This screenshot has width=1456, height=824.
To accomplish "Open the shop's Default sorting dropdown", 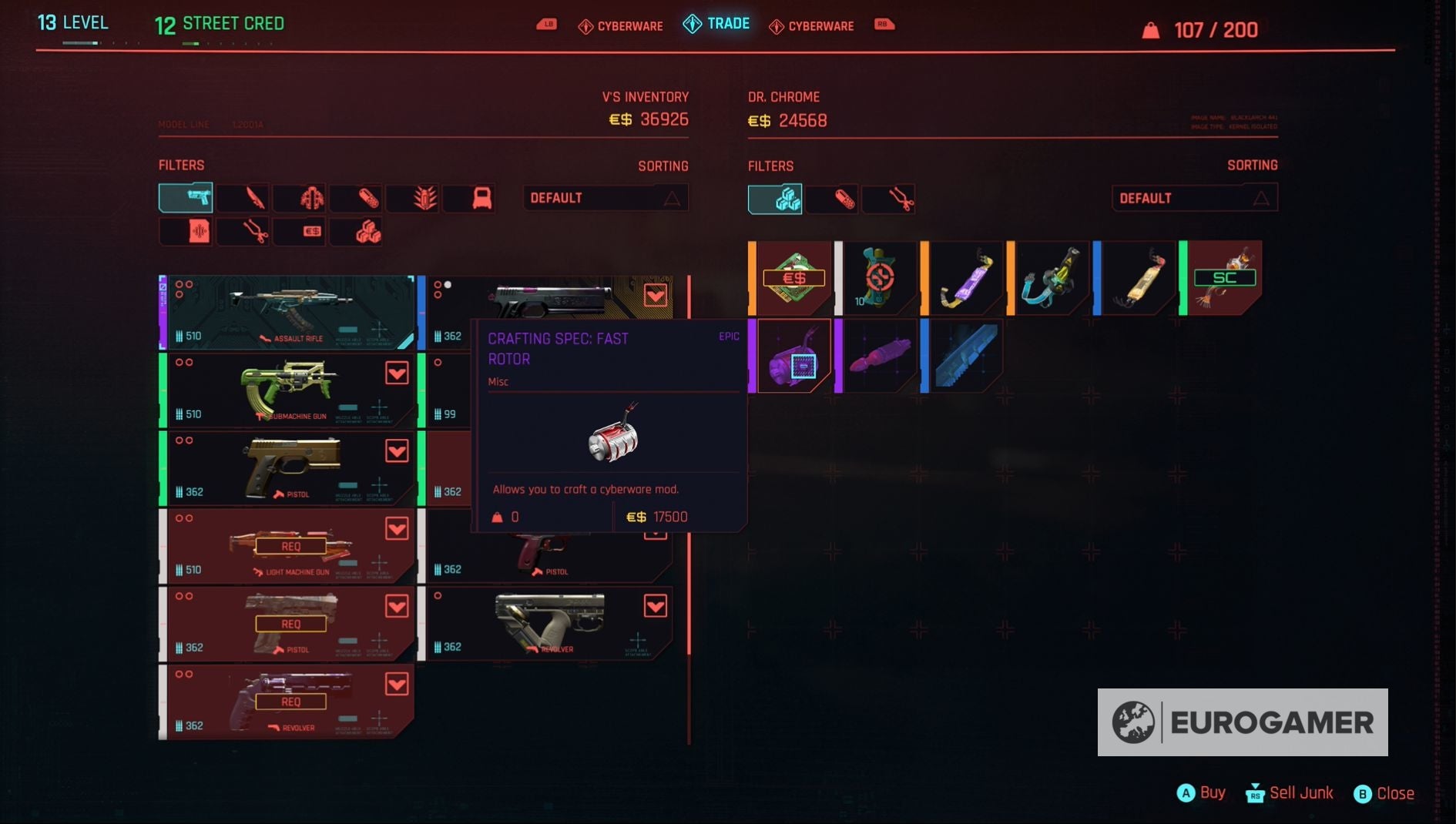I will point(1195,197).
